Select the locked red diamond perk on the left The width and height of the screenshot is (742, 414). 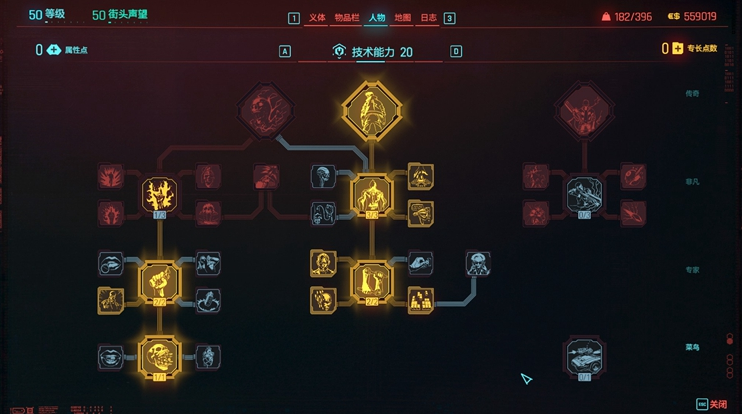pyautogui.click(x=266, y=109)
